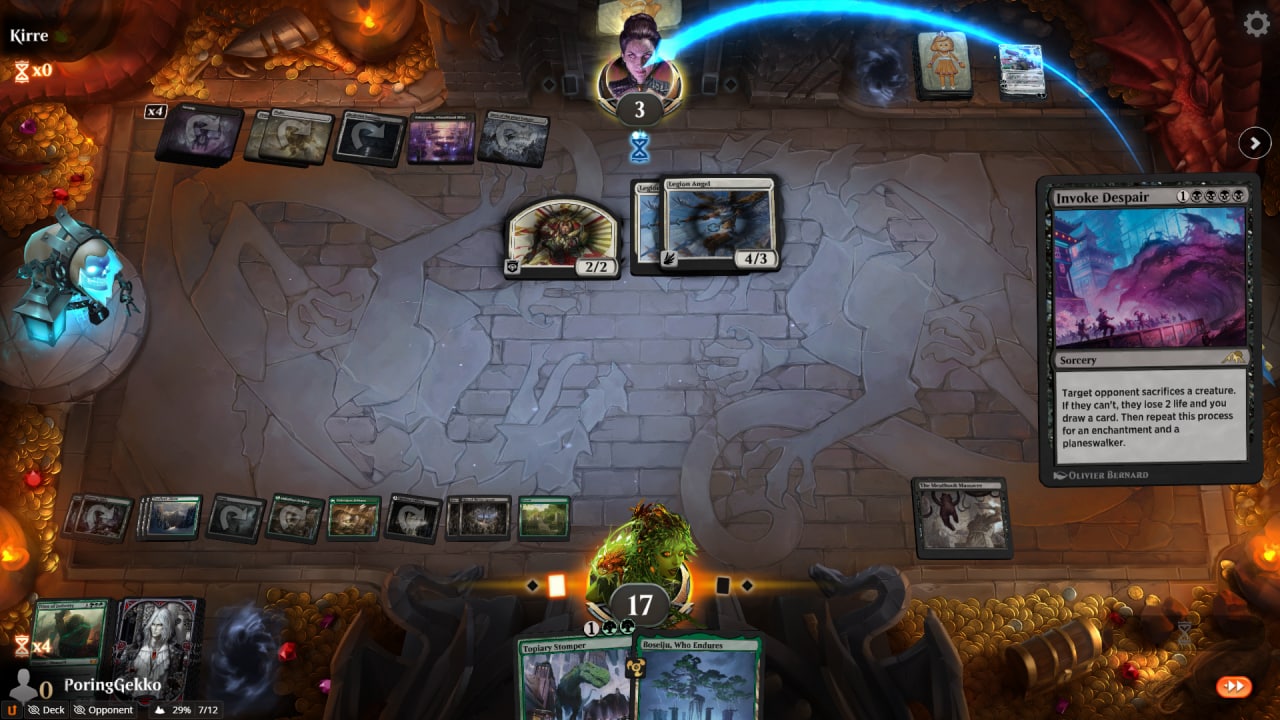Open the opponent's doll-sleeved library deck
The height and width of the screenshot is (720, 1280).
pyautogui.click(x=945, y=65)
